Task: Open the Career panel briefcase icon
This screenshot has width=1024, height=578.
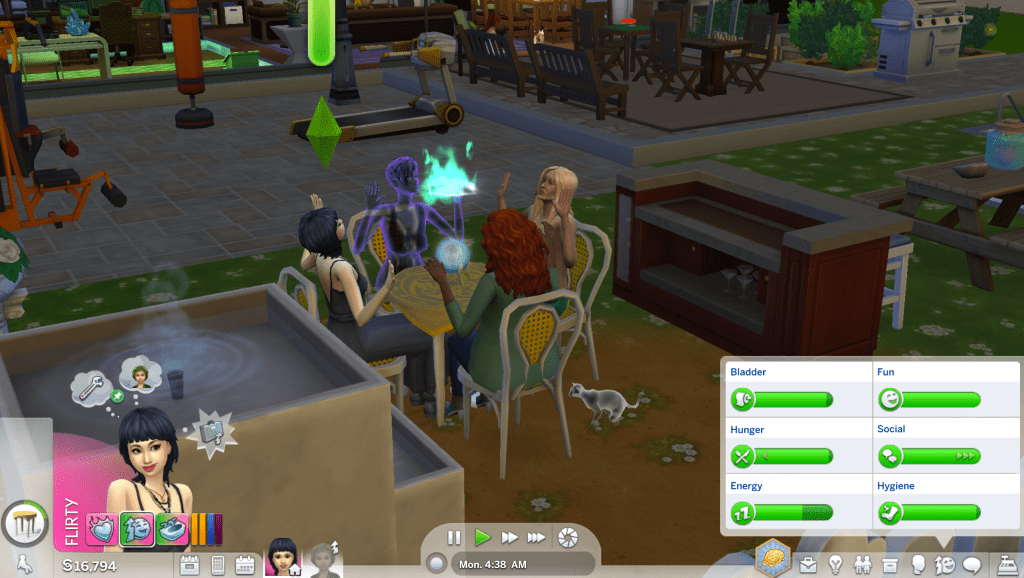Action: point(807,566)
